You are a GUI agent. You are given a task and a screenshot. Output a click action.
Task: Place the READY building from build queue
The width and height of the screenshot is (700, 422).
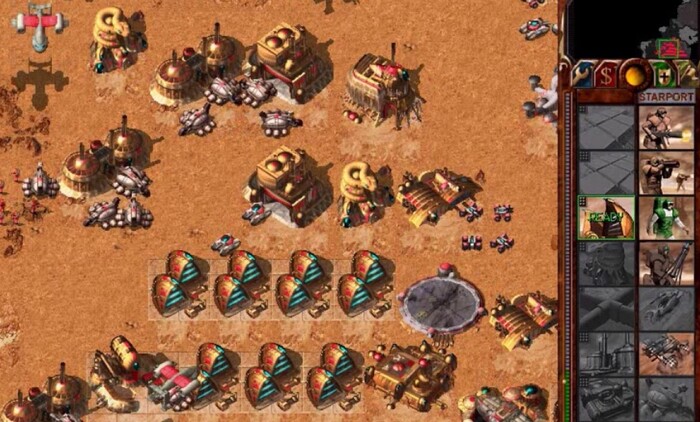607,216
